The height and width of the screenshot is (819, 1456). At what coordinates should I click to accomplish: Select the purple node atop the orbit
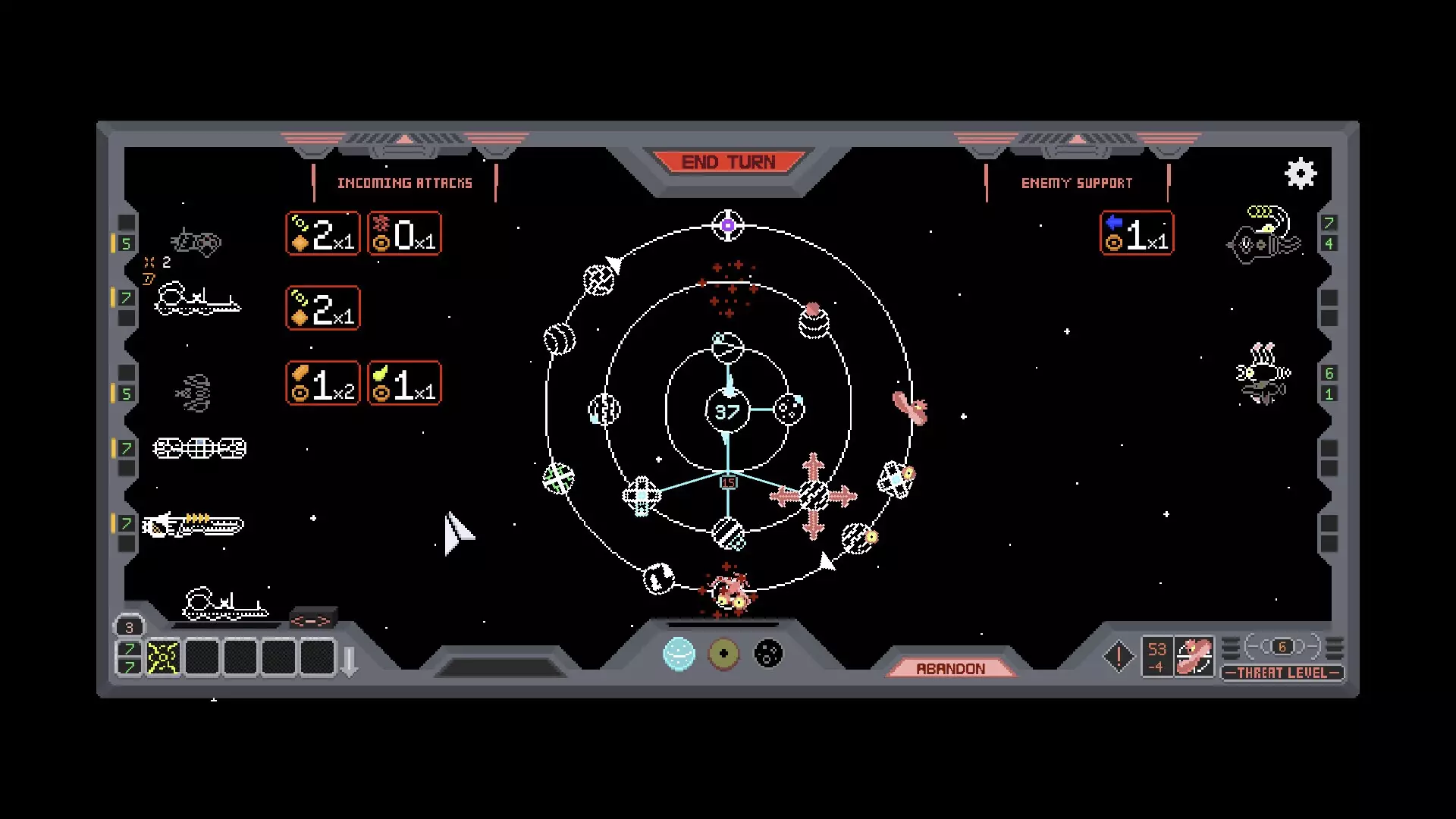click(x=728, y=225)
